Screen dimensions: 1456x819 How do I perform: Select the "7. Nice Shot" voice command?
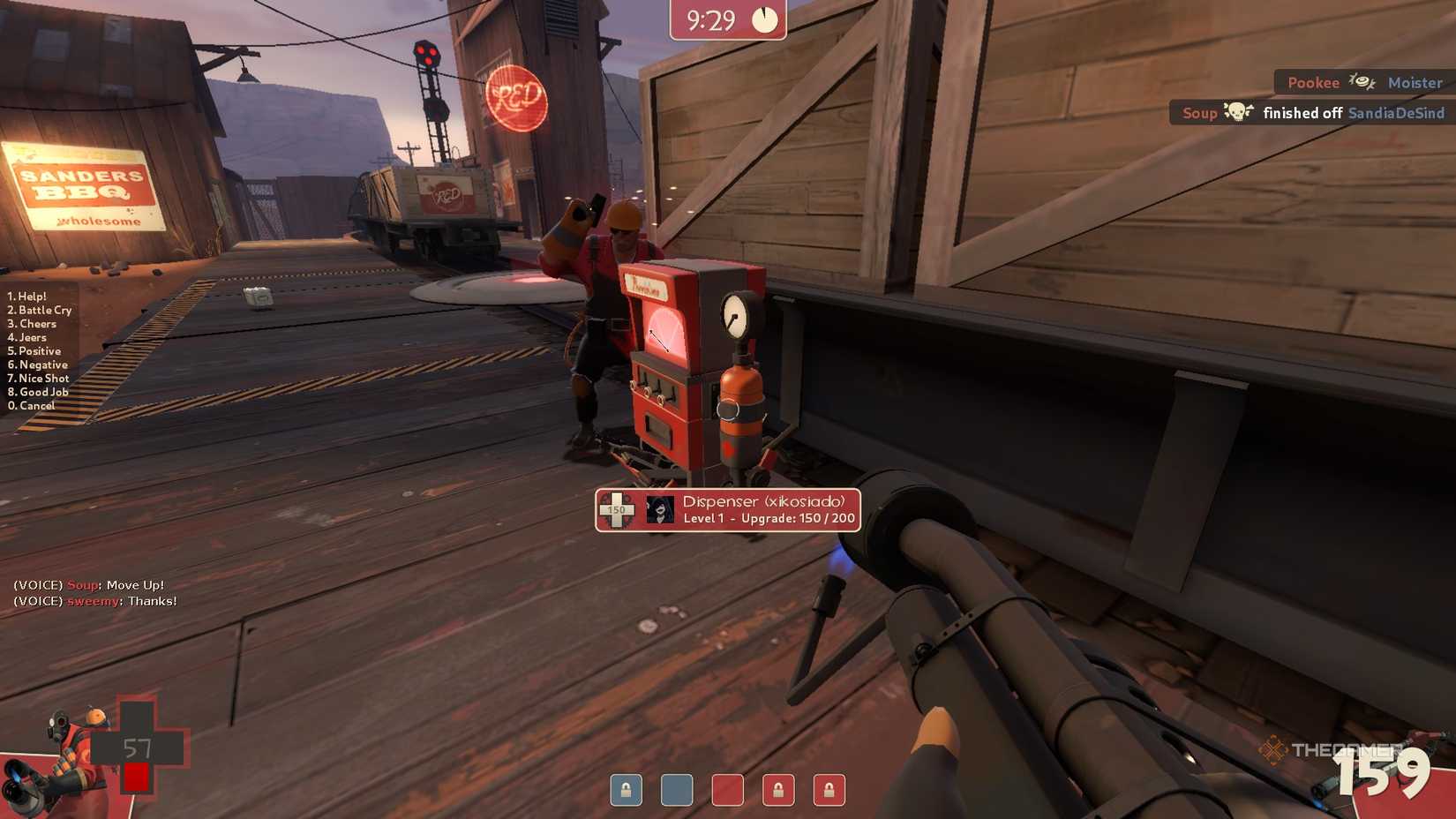38,378
